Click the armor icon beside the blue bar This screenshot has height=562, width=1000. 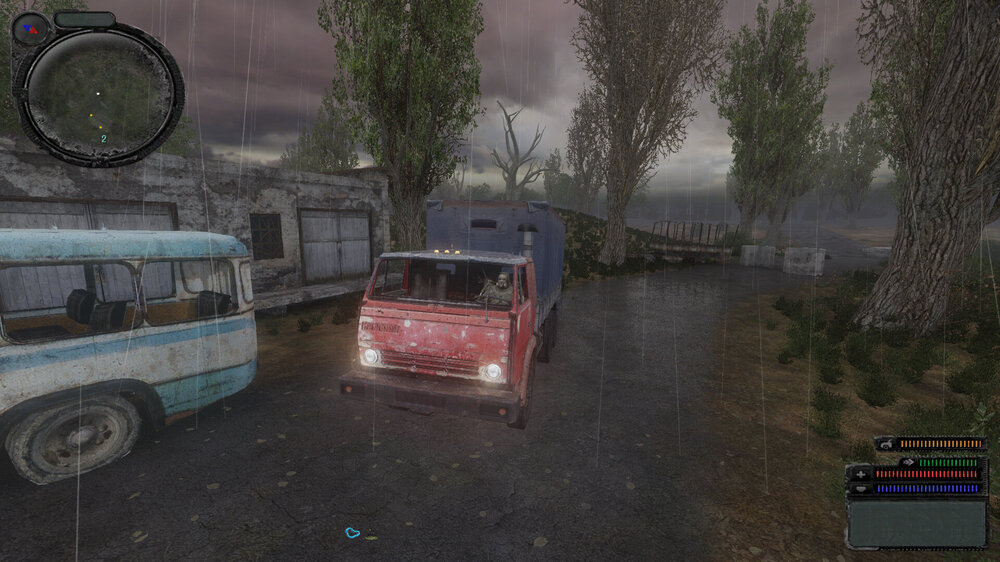point(860,488)
